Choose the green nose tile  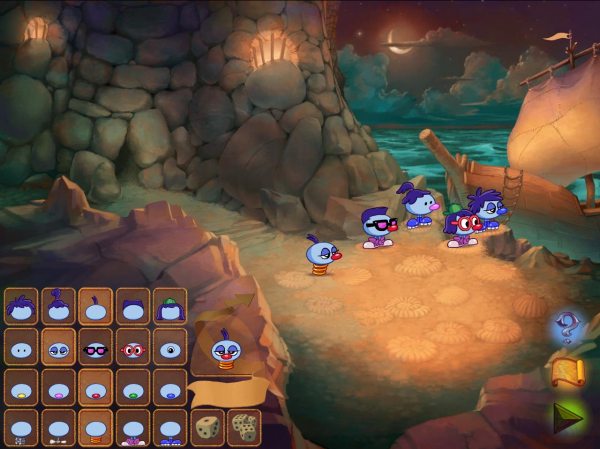[133, 388]
